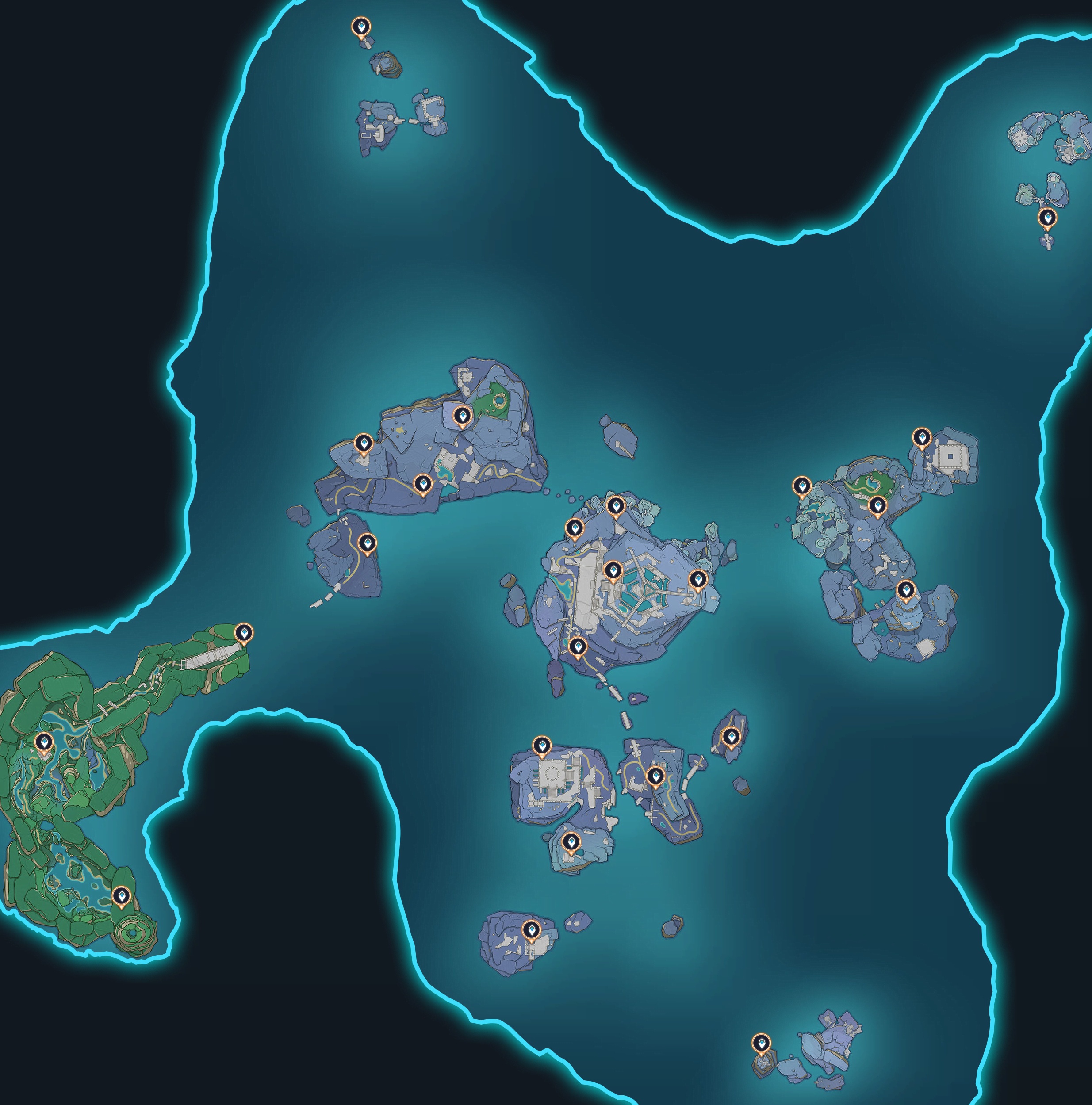Pick the waypoint next to the square courtyard building
1092x1105 pixels.
click(x=920, y=438)
